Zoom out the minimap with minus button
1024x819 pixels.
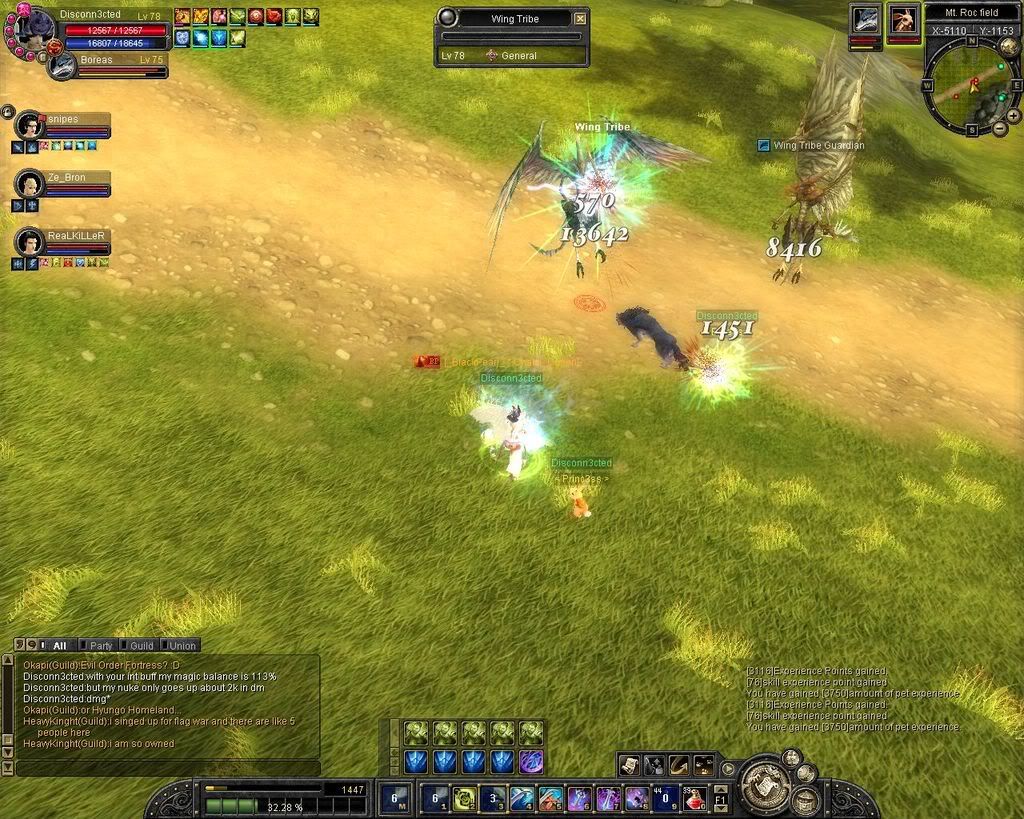pos(1001,129)
